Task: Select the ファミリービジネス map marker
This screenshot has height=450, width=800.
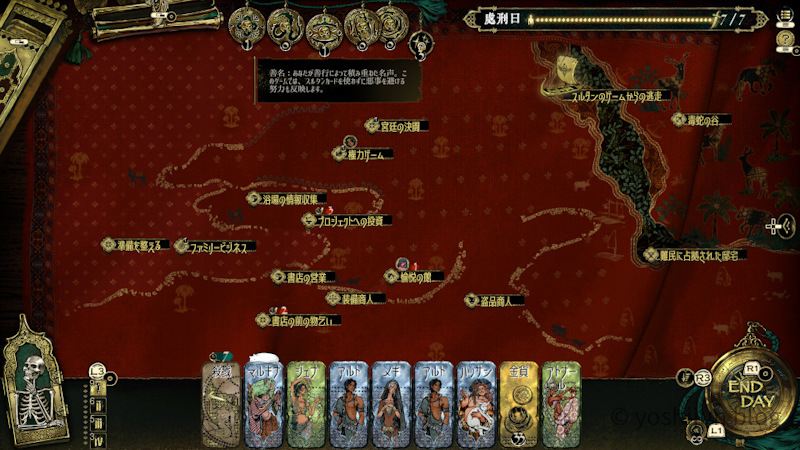Action: (216, 246)
